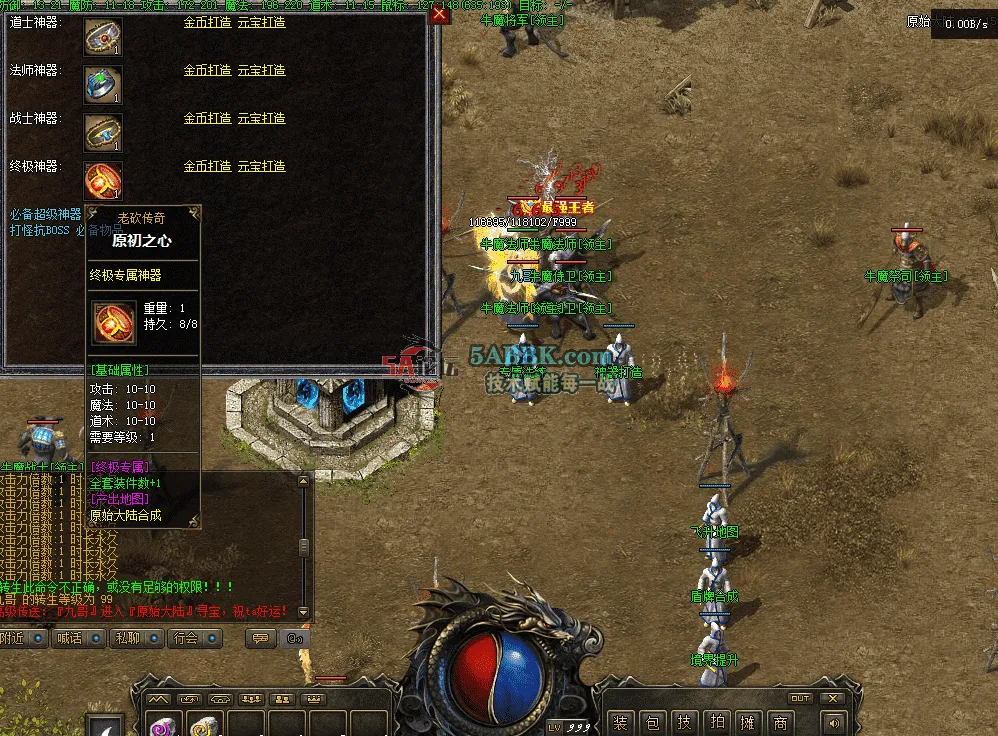The width and height of the screenshot is (998, 736).
Task: Open the 包 bag button
Action: 651,723
